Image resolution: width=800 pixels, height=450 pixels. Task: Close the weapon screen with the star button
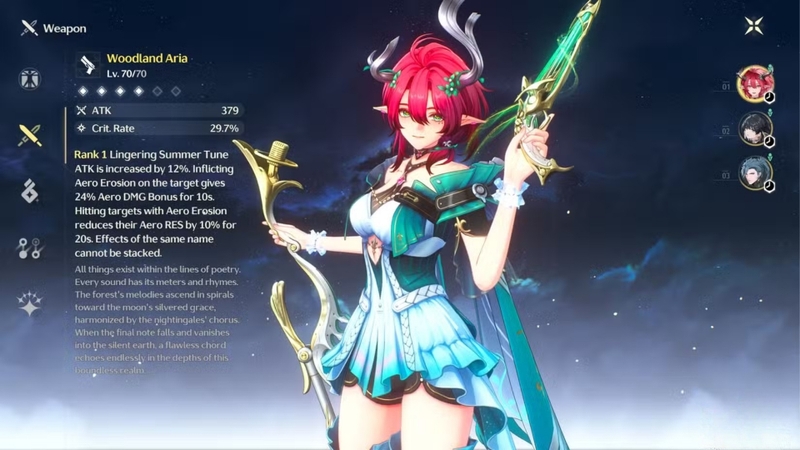click(754, 27)
